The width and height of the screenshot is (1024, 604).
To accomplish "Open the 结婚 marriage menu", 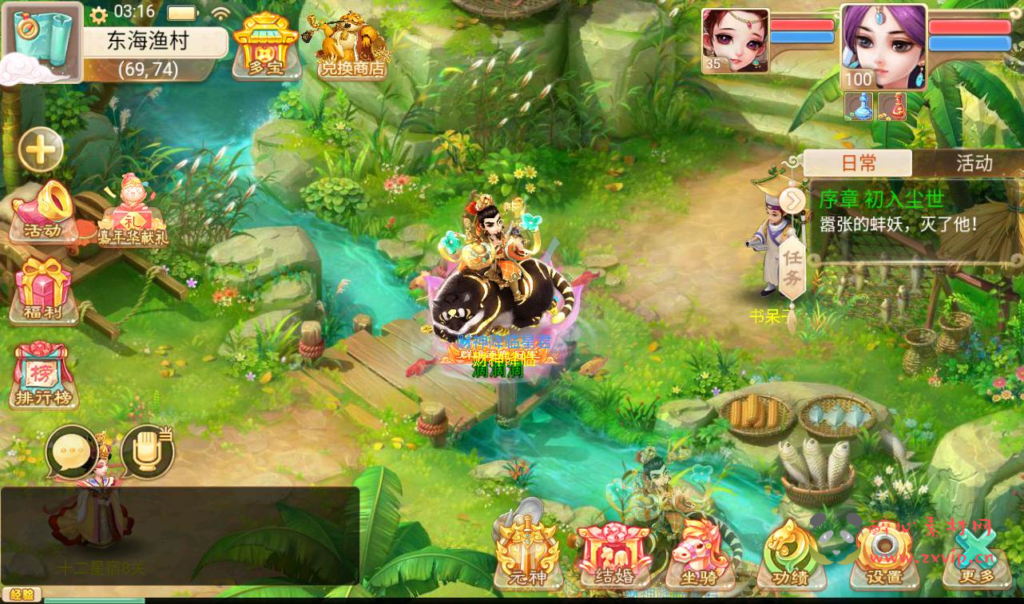I will [x=613, y=556].
